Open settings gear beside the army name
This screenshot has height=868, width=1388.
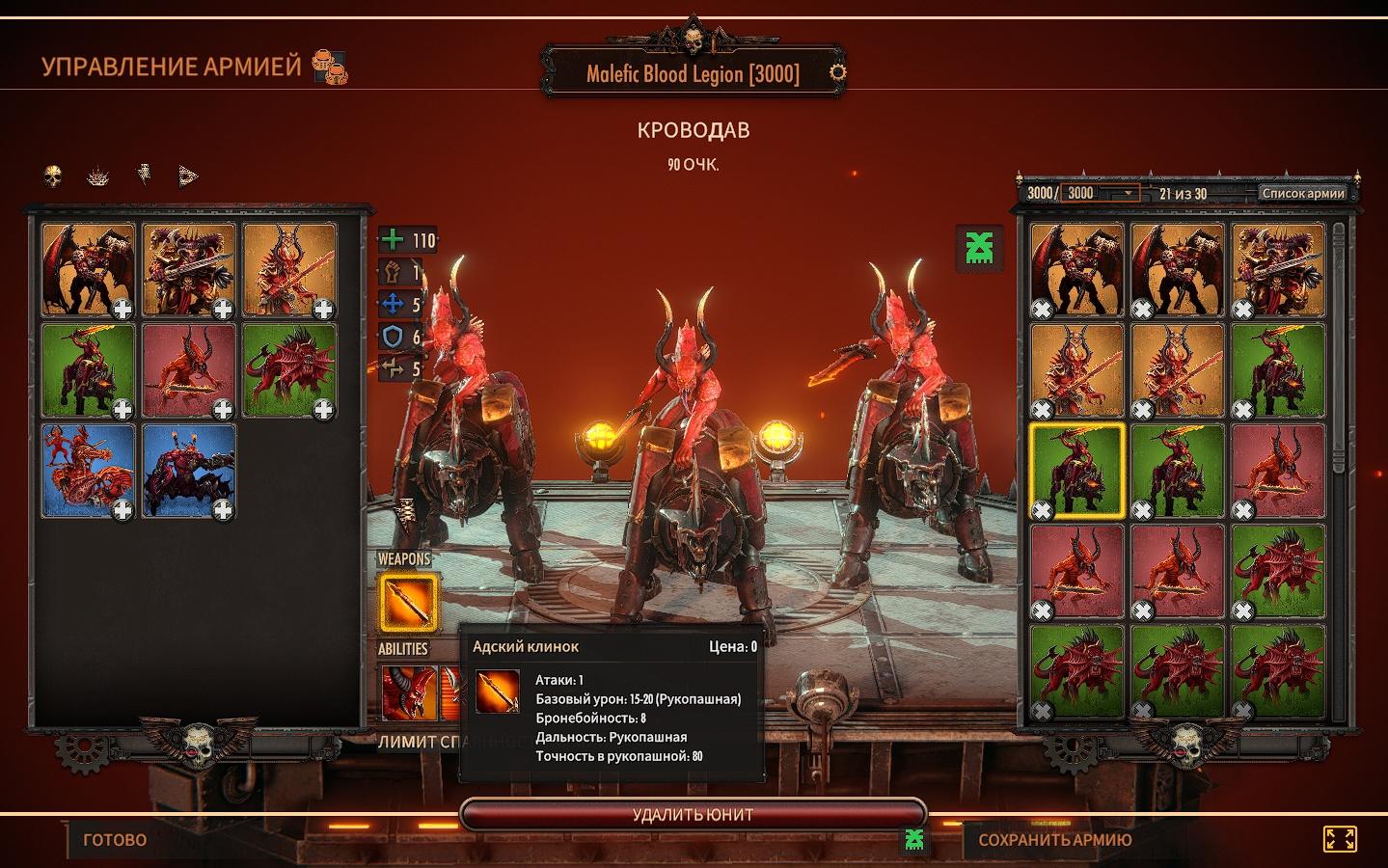(838, 72)
